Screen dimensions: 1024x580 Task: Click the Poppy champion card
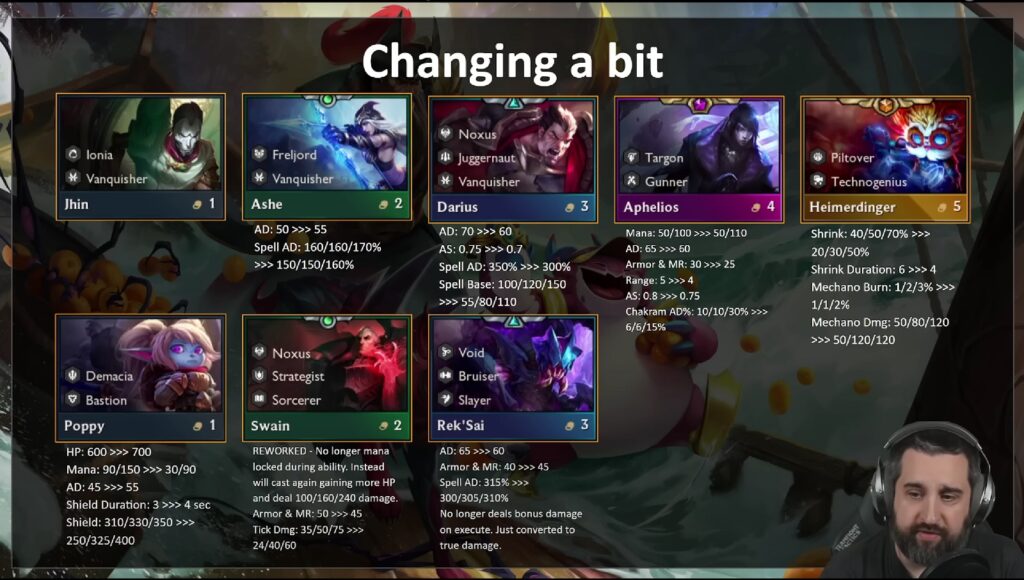[140, 377]
